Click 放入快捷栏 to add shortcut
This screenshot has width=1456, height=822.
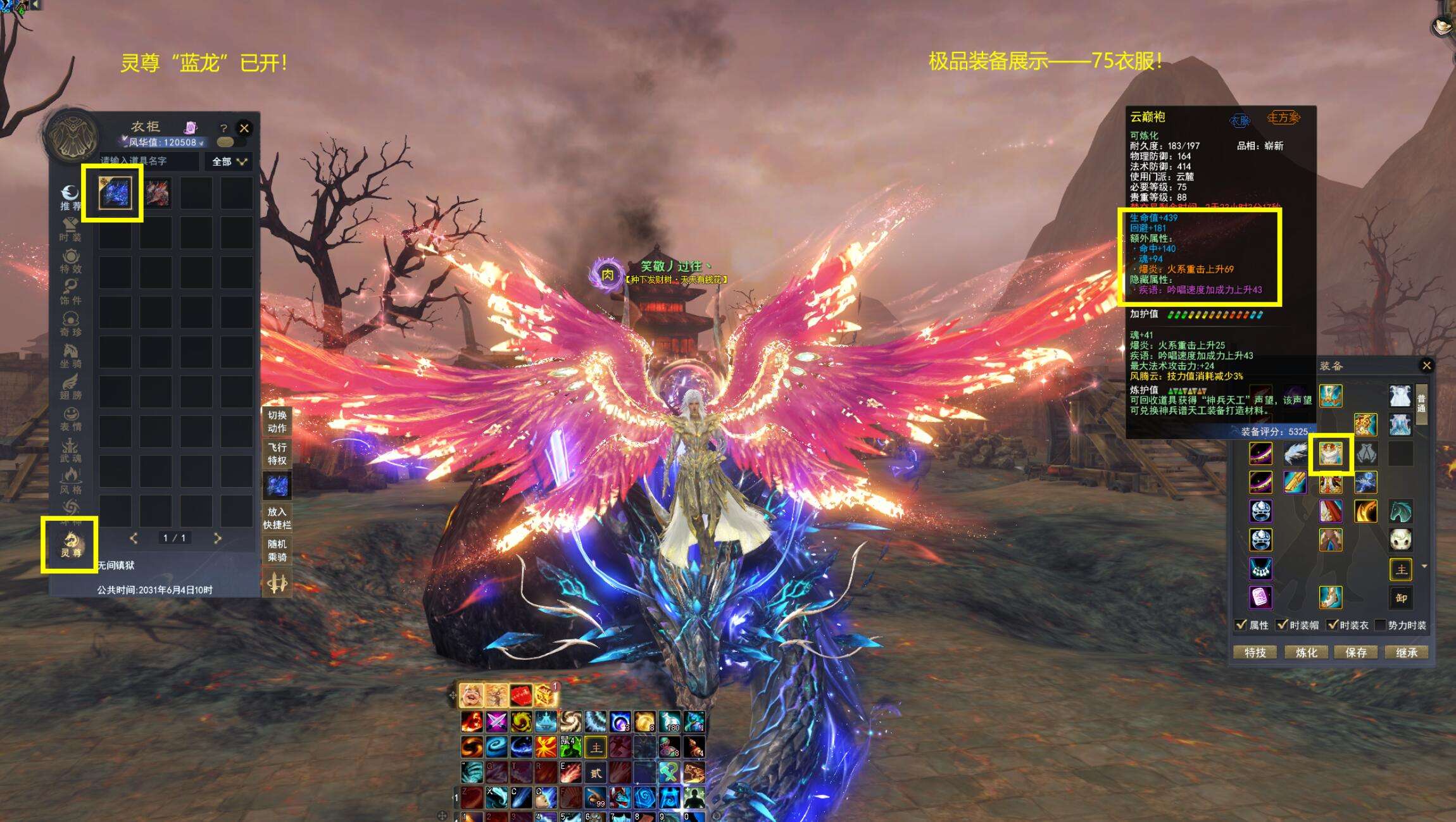click(277, 518)
